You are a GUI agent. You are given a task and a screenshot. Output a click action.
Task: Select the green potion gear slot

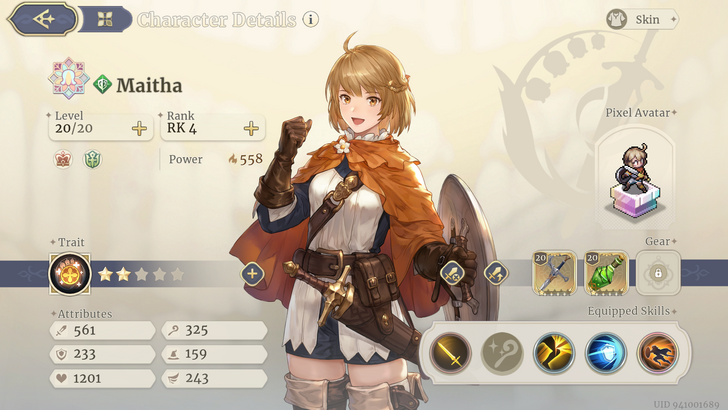606,272
